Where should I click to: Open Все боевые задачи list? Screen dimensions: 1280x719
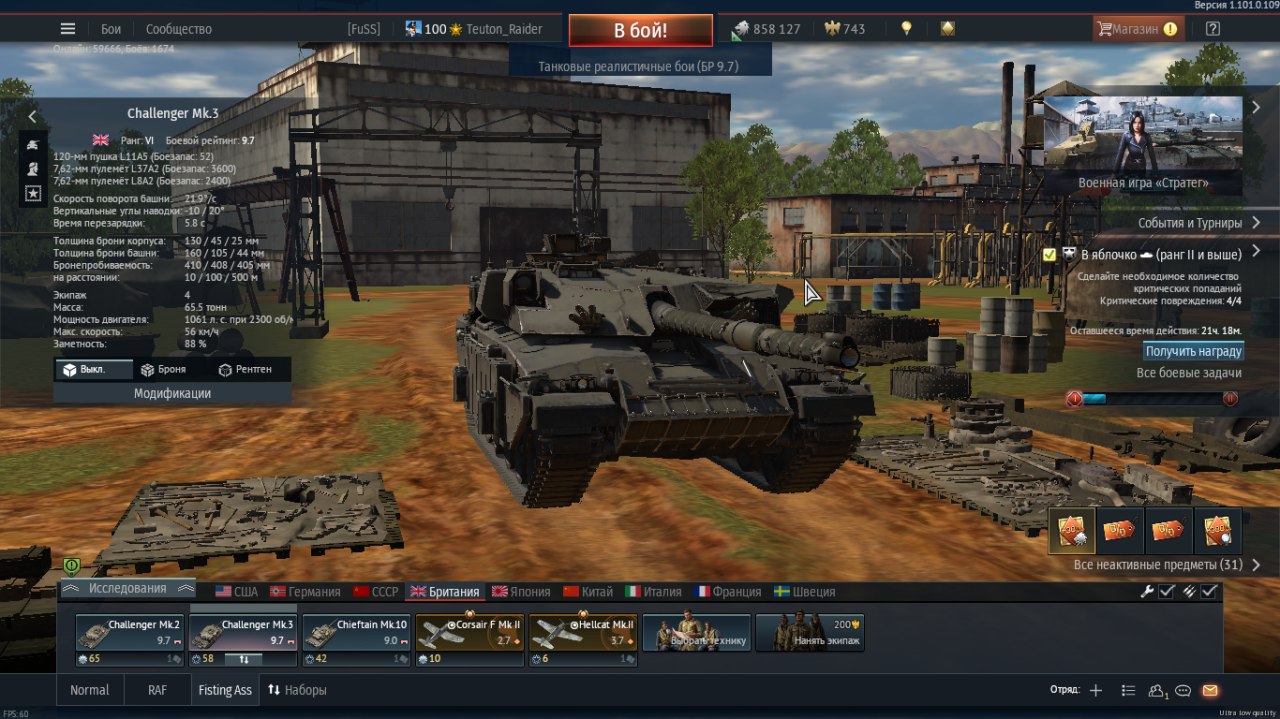click(1189, 373)
